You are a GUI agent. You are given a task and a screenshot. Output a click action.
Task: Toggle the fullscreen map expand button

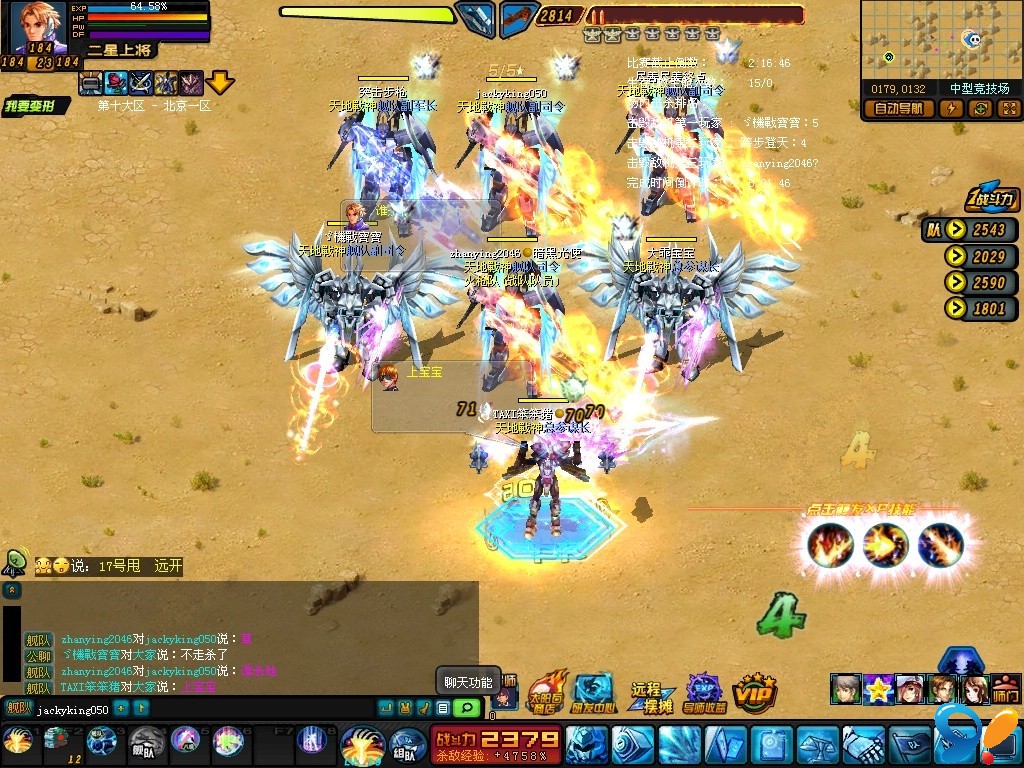pos(1008,109)
